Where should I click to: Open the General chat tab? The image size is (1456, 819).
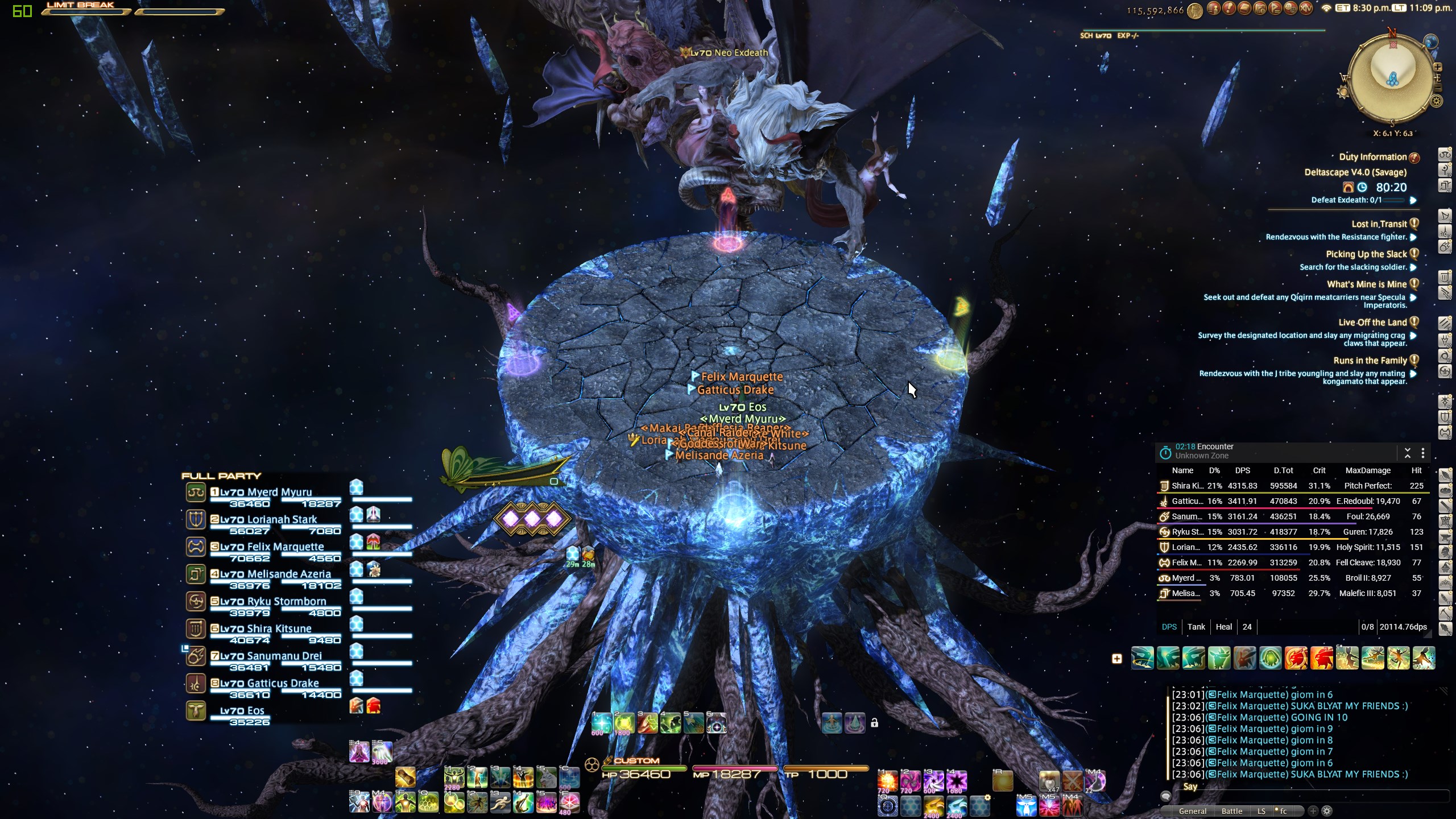pyautogui.click(x=1193, y=811)
